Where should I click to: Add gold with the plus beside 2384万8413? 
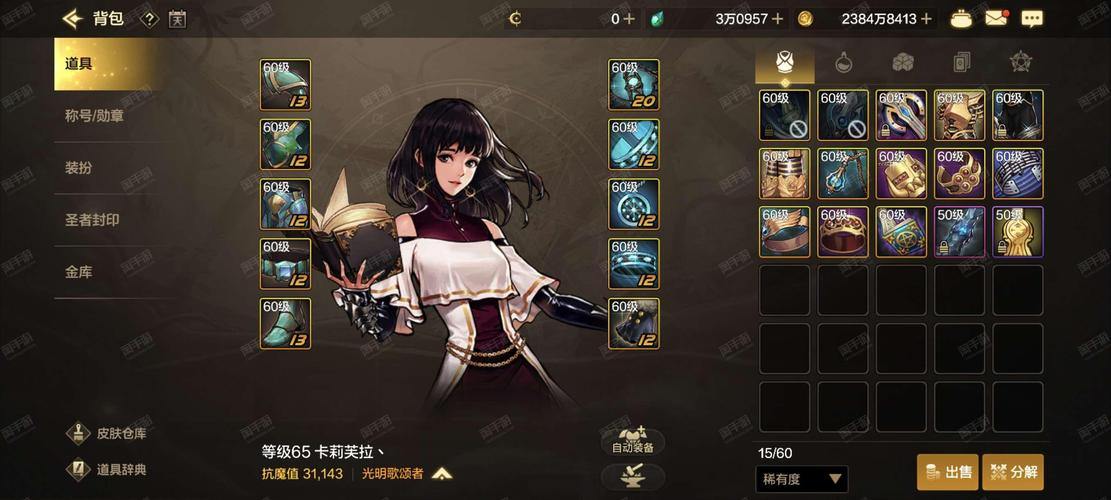tap(926, 18)
